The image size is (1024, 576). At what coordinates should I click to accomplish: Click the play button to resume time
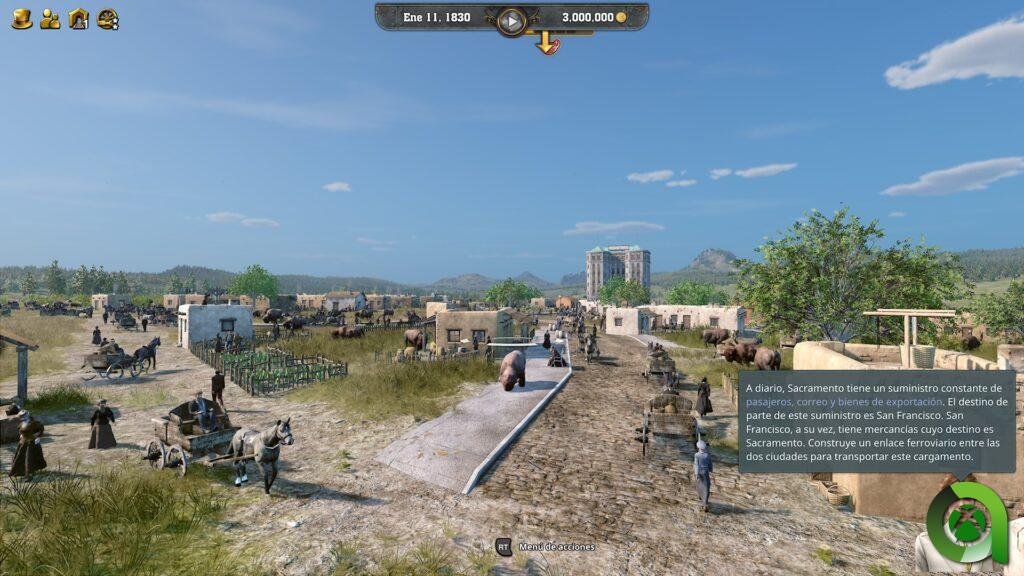tap(511, 20)
